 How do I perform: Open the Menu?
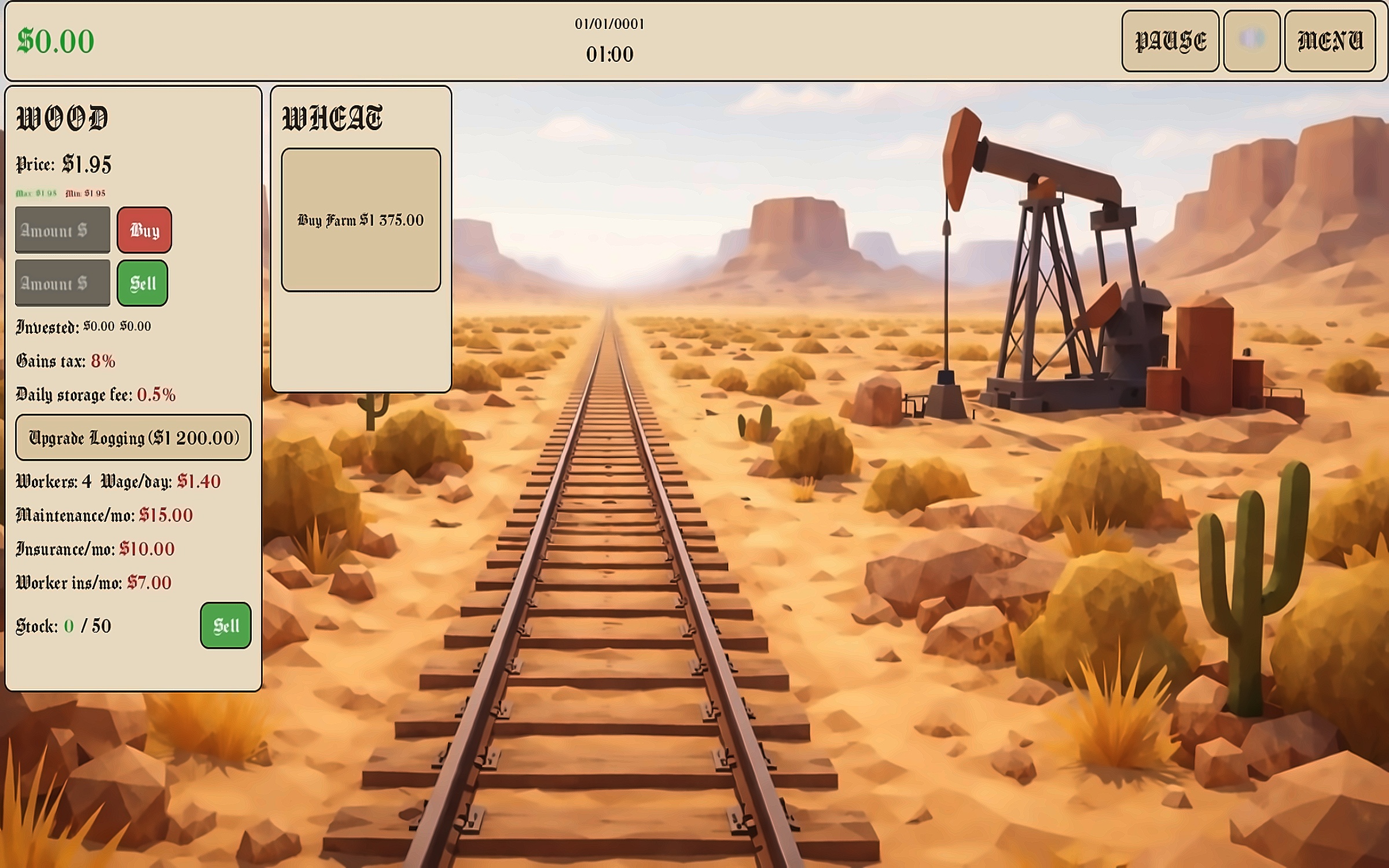1329,41
